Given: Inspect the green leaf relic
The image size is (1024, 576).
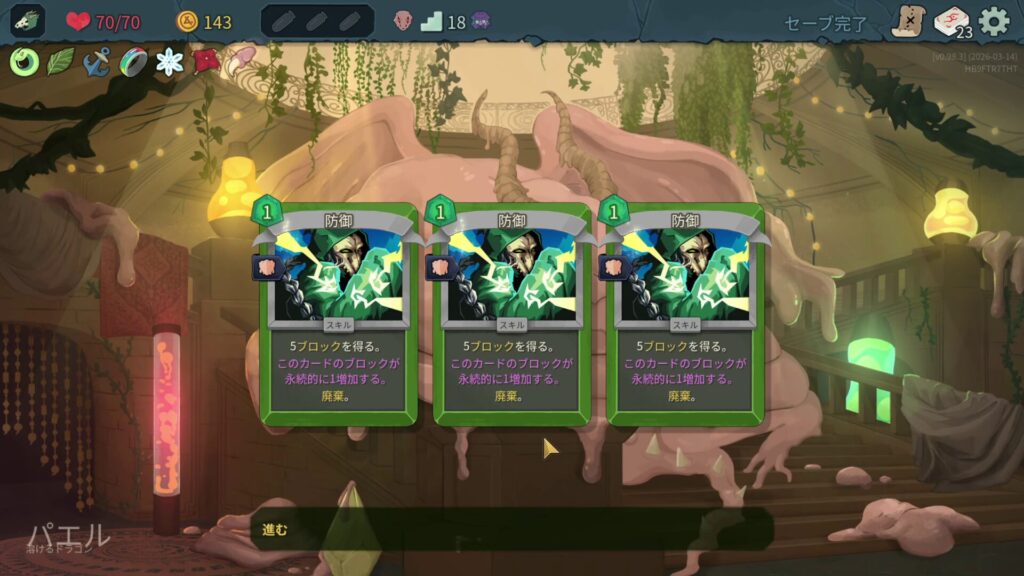Looking at the screenshot, I should [60, 63].
